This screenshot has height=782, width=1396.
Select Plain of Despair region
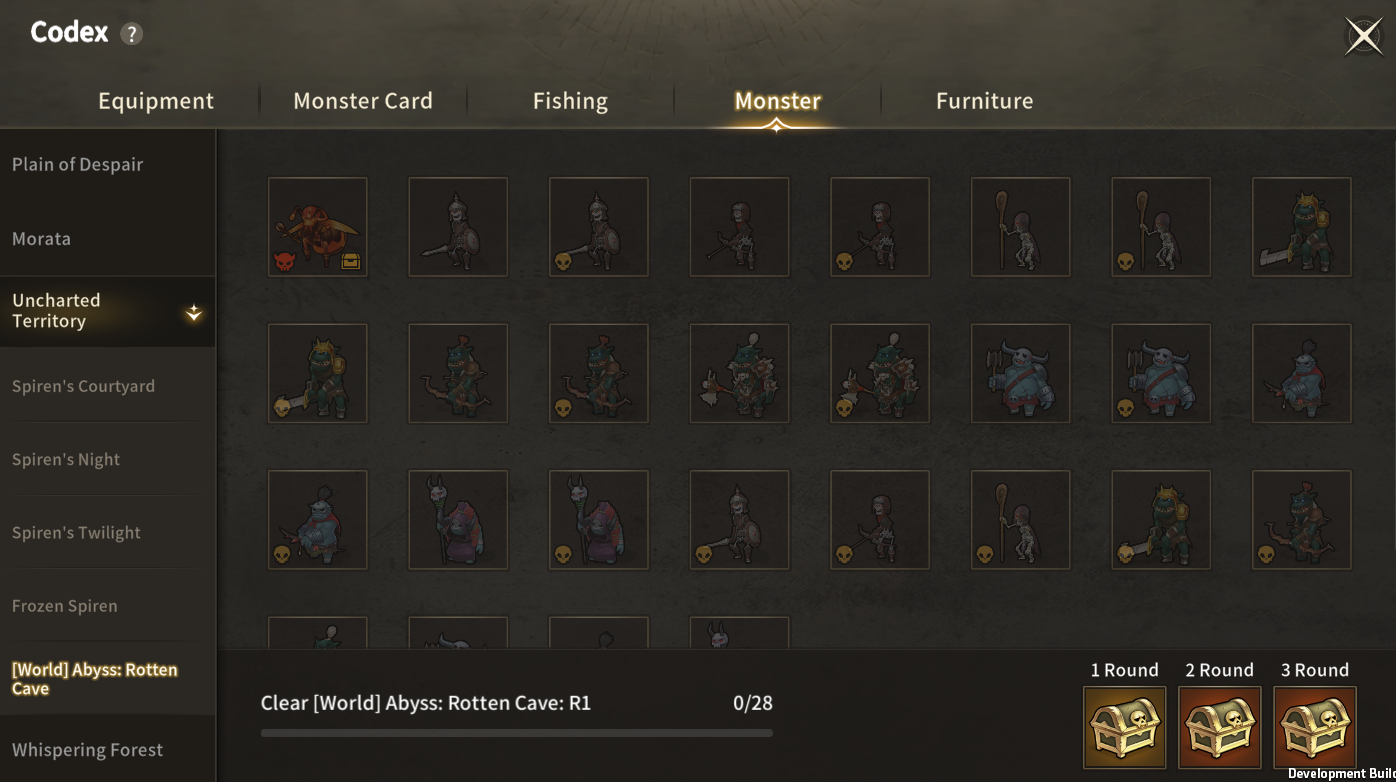pos(78,165)
